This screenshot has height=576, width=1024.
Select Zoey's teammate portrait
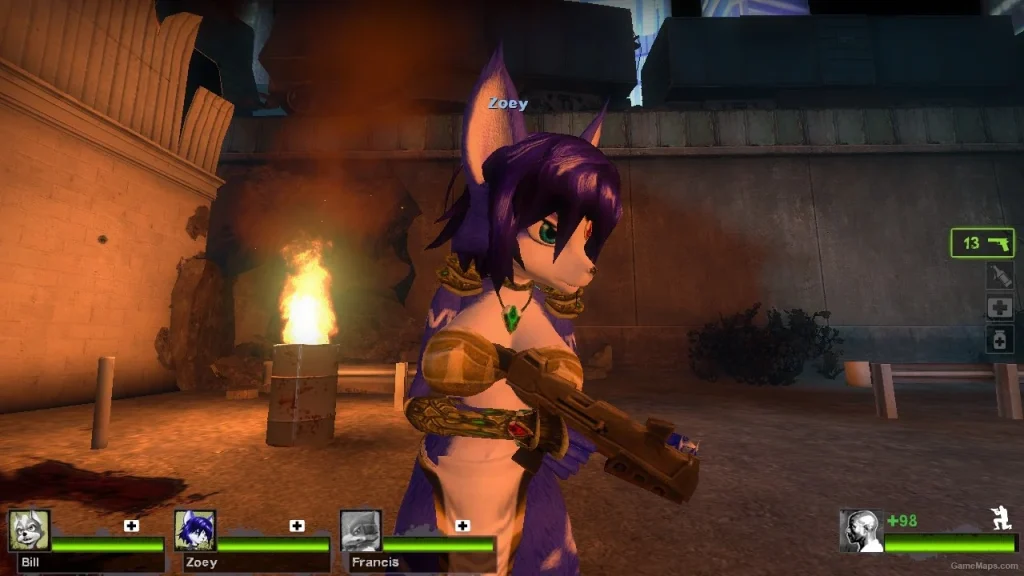click(195, 530)
